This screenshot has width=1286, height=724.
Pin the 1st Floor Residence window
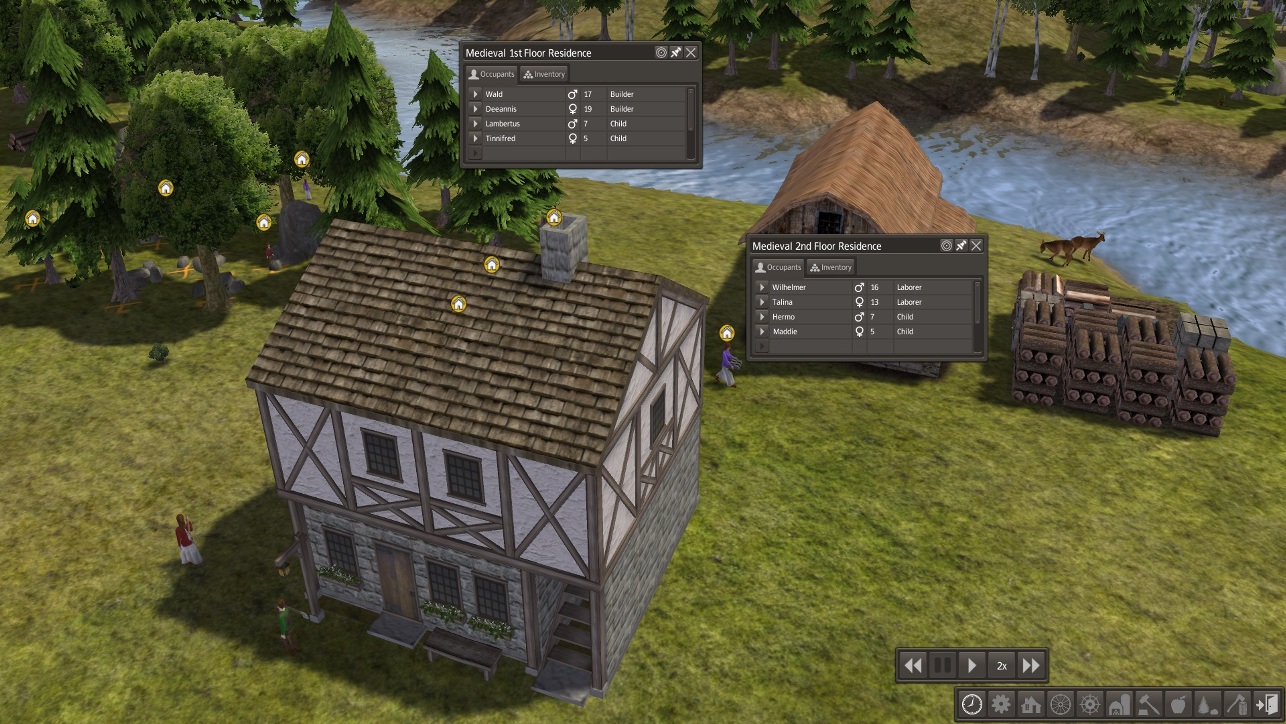676,52
